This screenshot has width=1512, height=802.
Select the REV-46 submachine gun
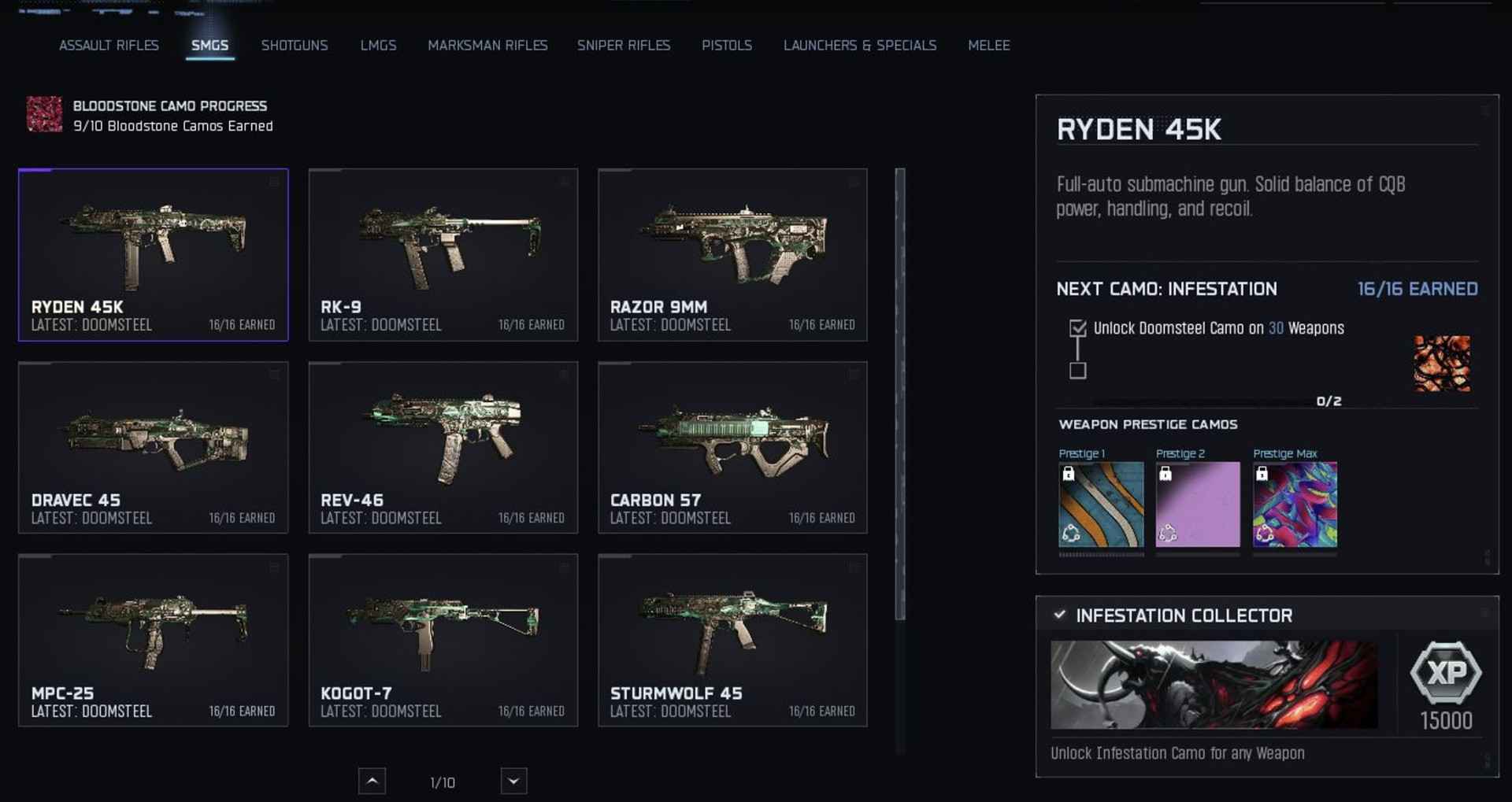[x=443, y=447]
